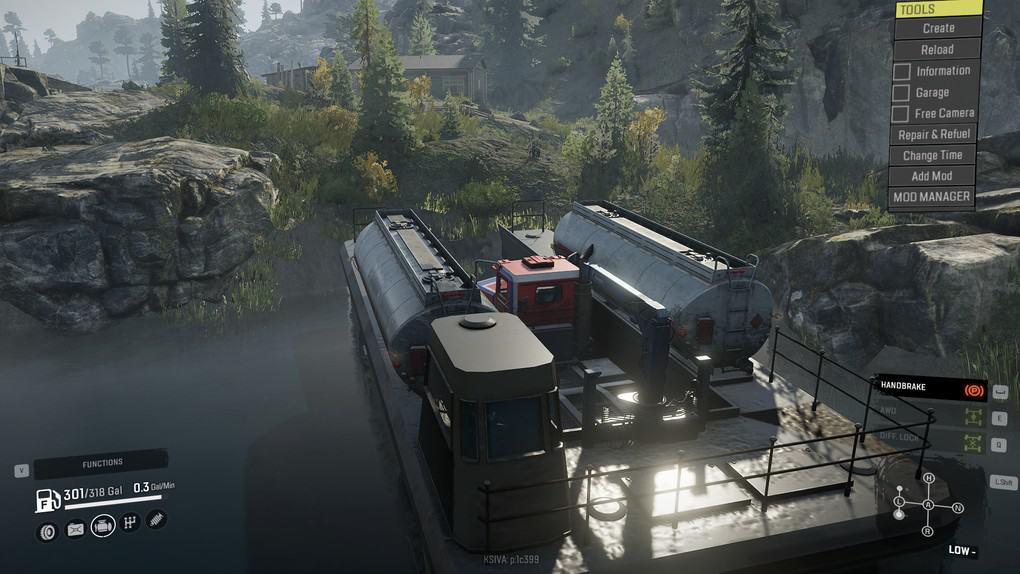Choose Repair & Refuel

(x=934, y=134)
